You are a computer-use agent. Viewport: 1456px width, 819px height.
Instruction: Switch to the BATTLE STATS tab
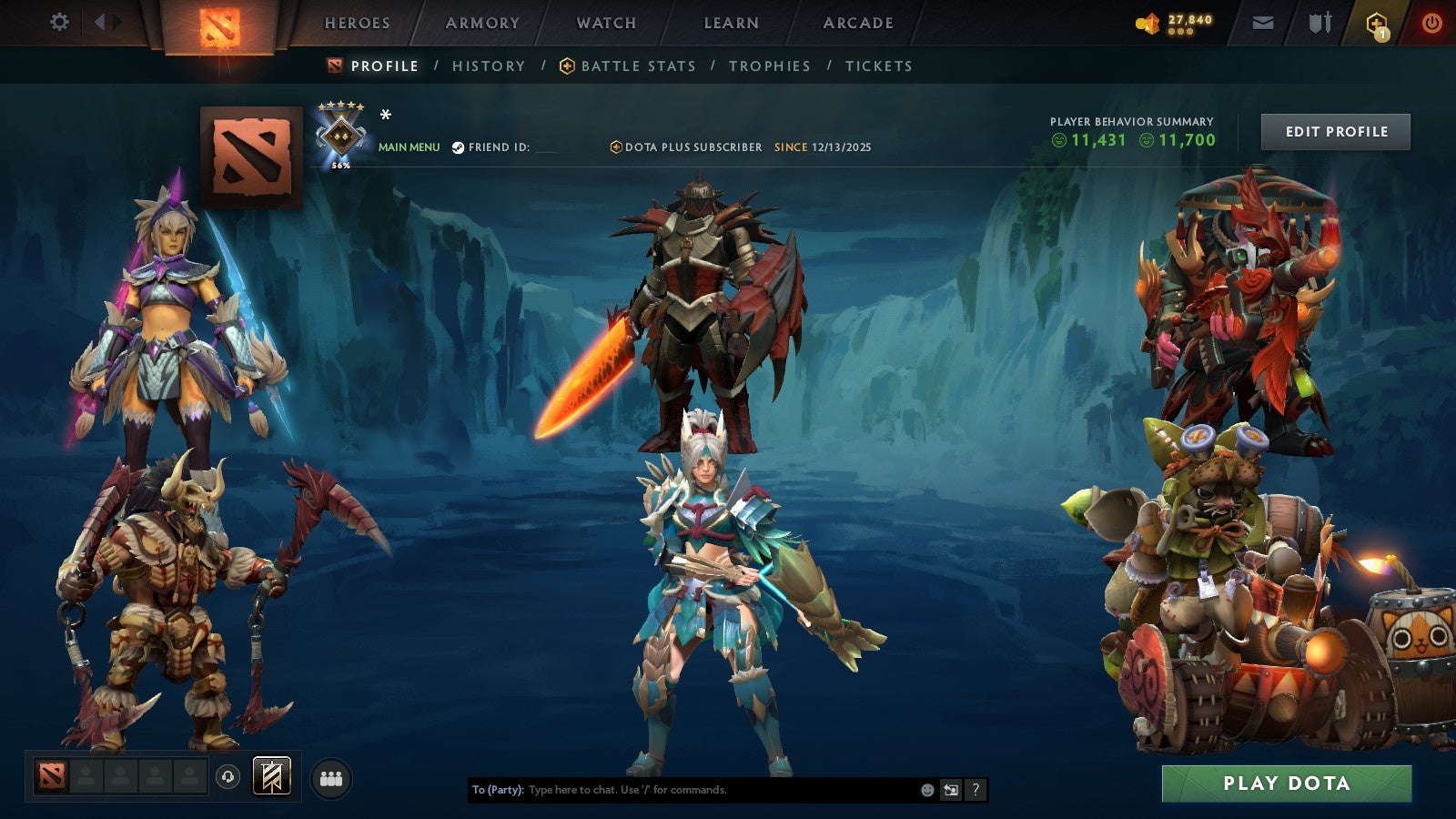(637, 66)
